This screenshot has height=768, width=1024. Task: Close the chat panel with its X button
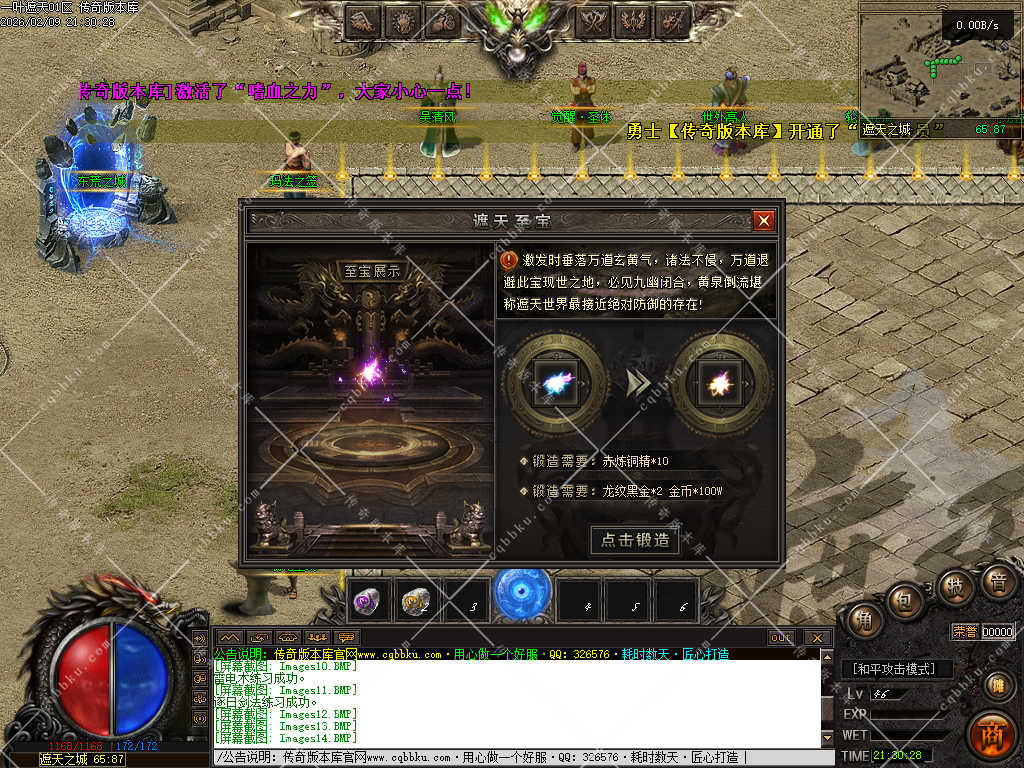click(816, 637)
